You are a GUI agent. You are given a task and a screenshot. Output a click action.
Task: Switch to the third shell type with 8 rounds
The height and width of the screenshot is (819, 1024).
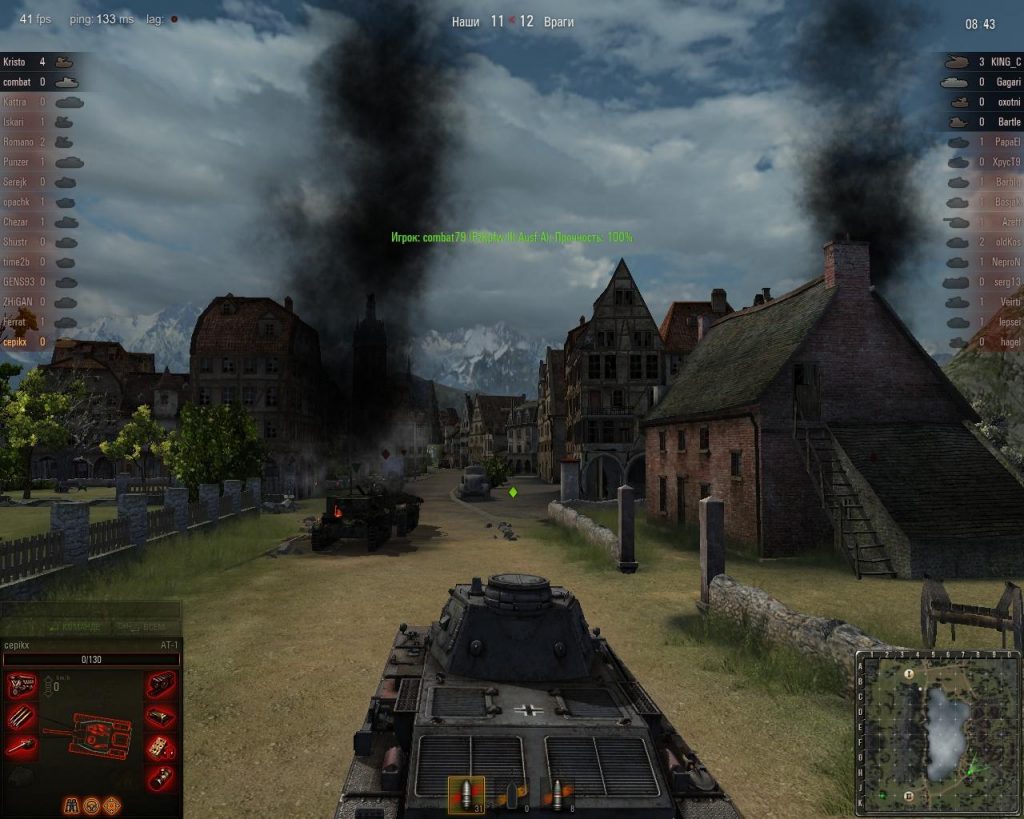click(557, 795)
